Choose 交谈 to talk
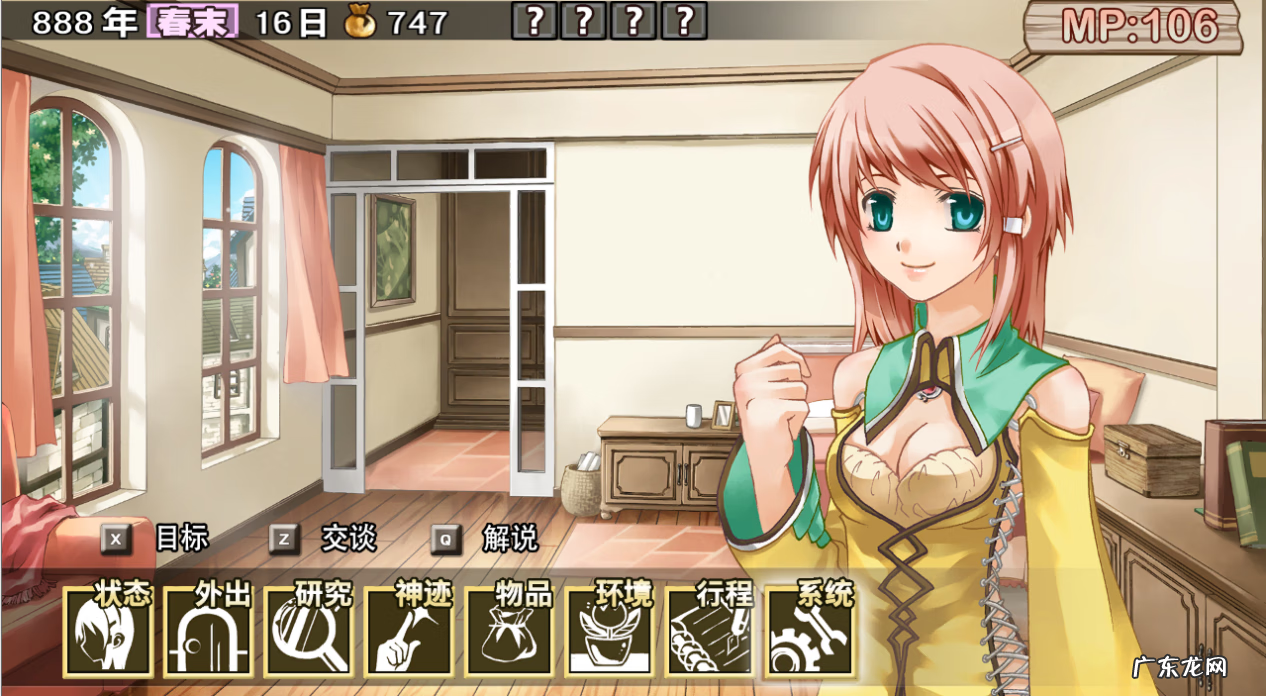This screenshot has height=696, width=1266. (x=327, y=539)
